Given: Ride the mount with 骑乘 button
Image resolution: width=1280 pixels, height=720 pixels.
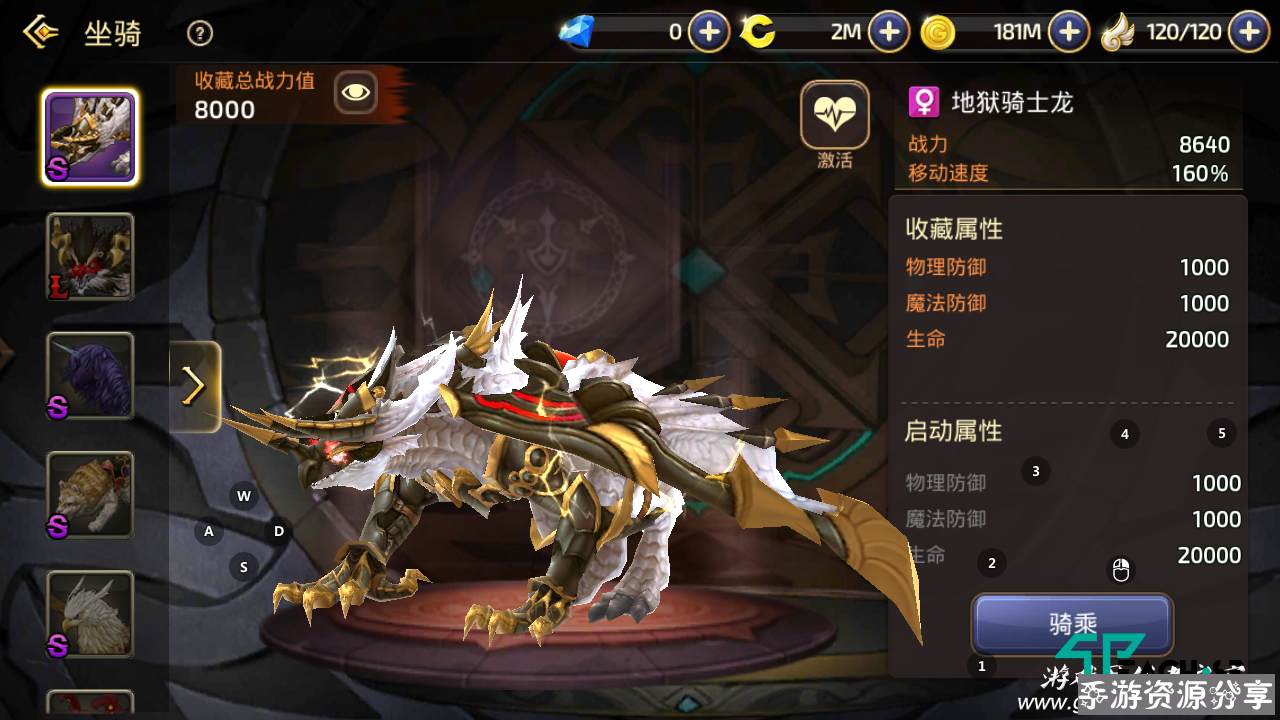Looking at the screenshot, I should [x=1072, y=624].
